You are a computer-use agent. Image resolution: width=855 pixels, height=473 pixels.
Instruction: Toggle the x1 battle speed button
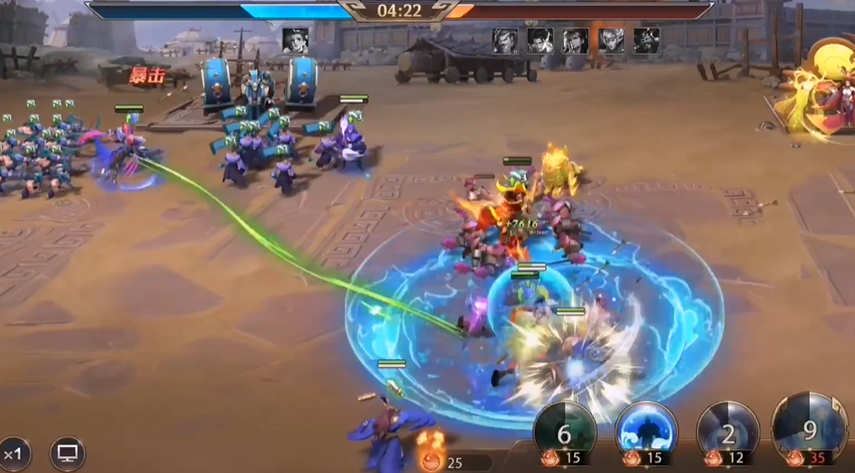click(14, 453)
